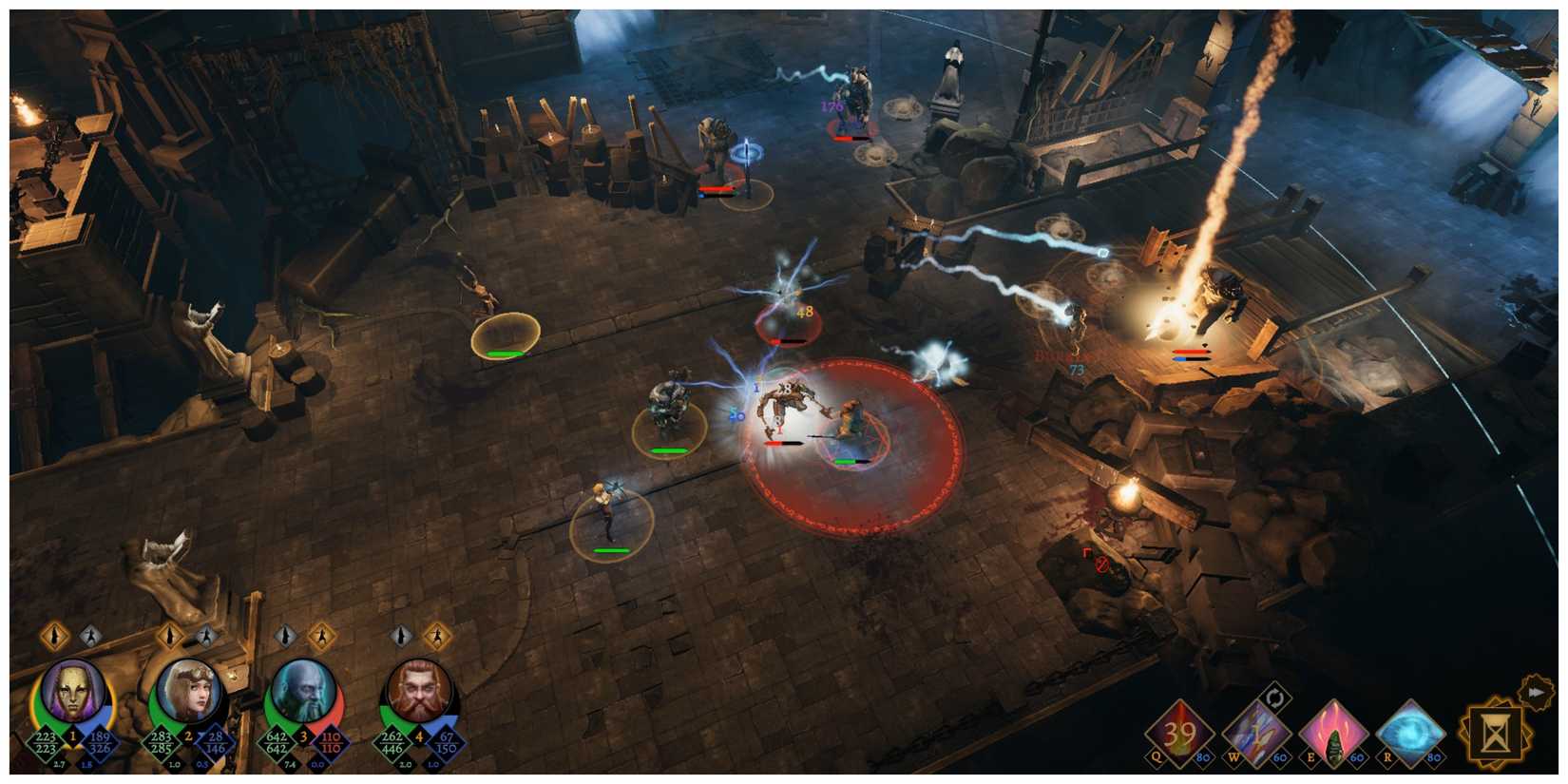Click the 80 cost label on the Q ability
Screen dimensions: 1568x784
1205,756
